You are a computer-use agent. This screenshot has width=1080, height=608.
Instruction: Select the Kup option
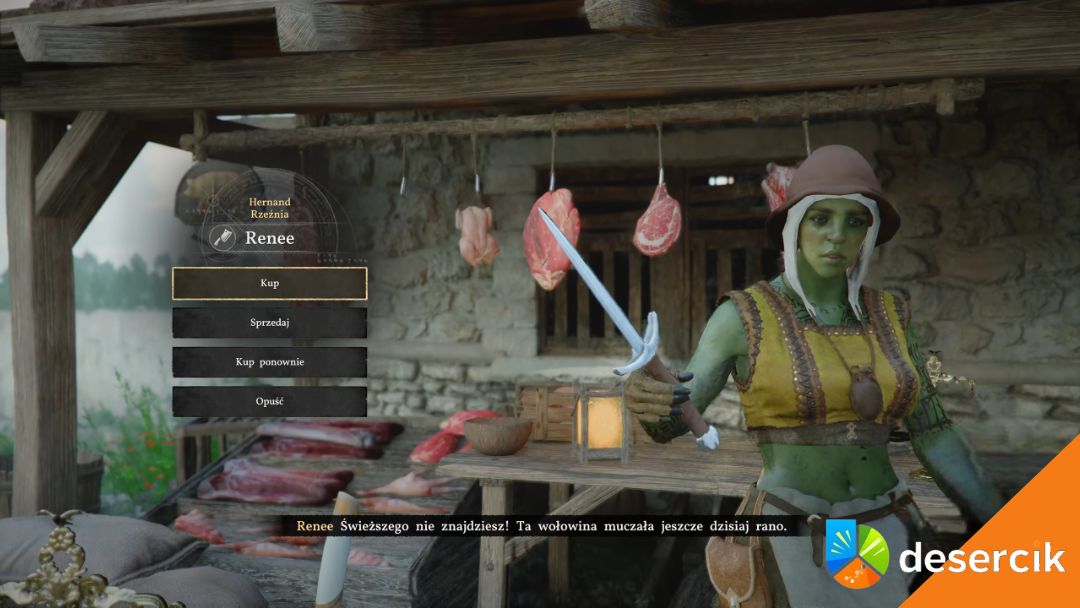coord(269,283)
